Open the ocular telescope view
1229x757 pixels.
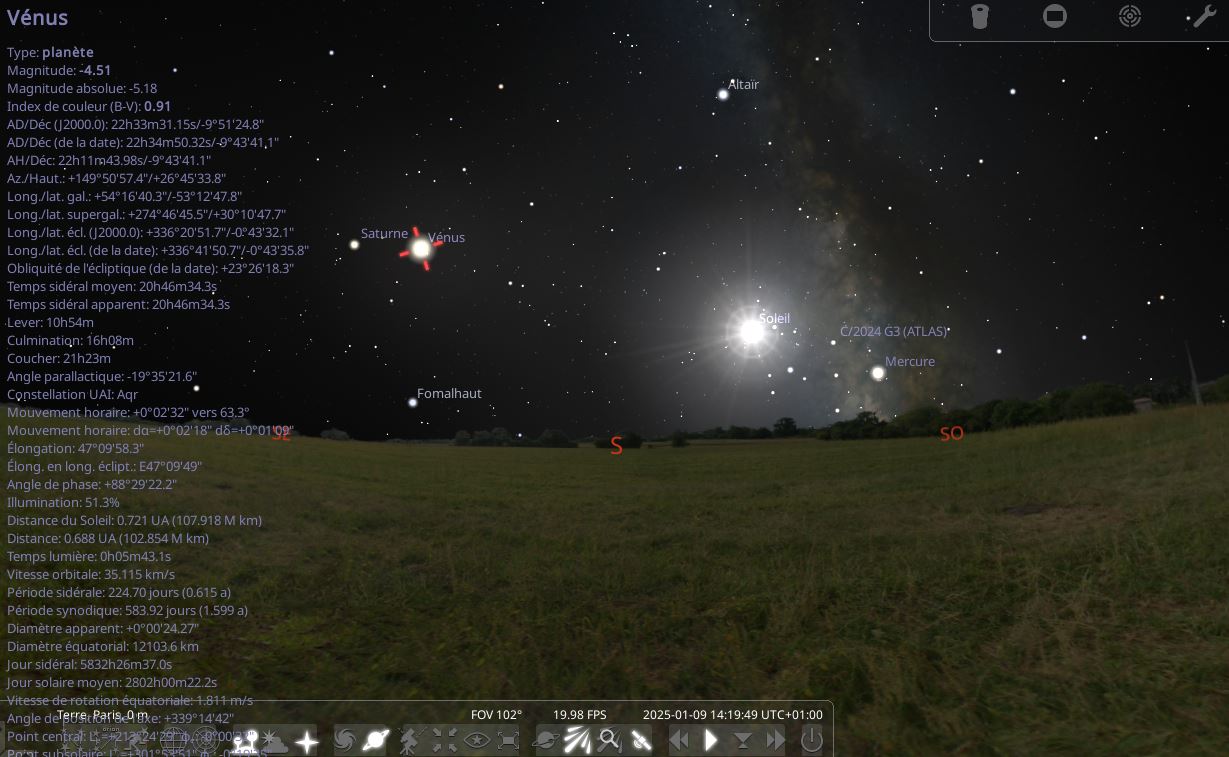tap(980, 17)
